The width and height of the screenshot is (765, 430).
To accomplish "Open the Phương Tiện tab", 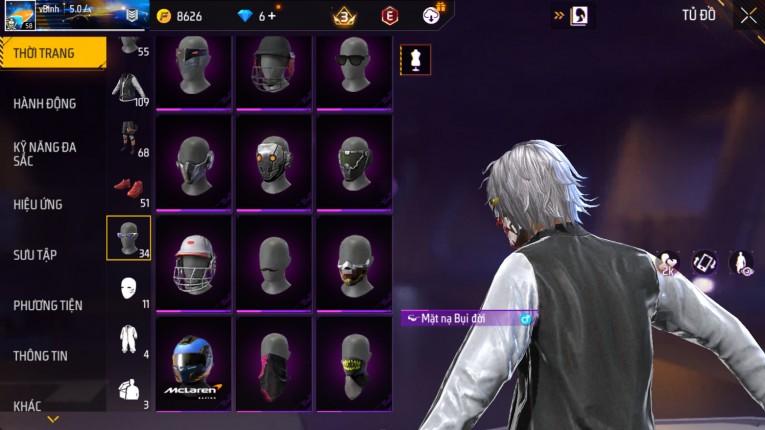I will pyautogui.click(x=48, y=305).
